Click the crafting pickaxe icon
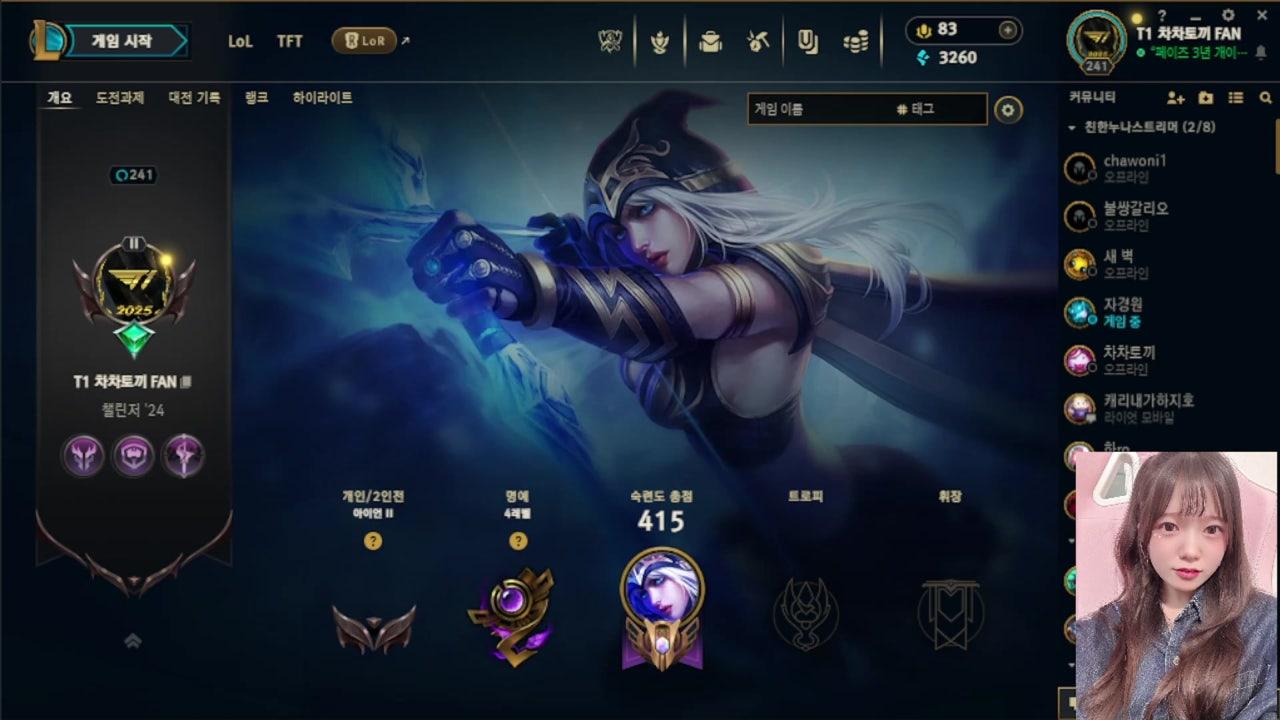 [757, 39]
